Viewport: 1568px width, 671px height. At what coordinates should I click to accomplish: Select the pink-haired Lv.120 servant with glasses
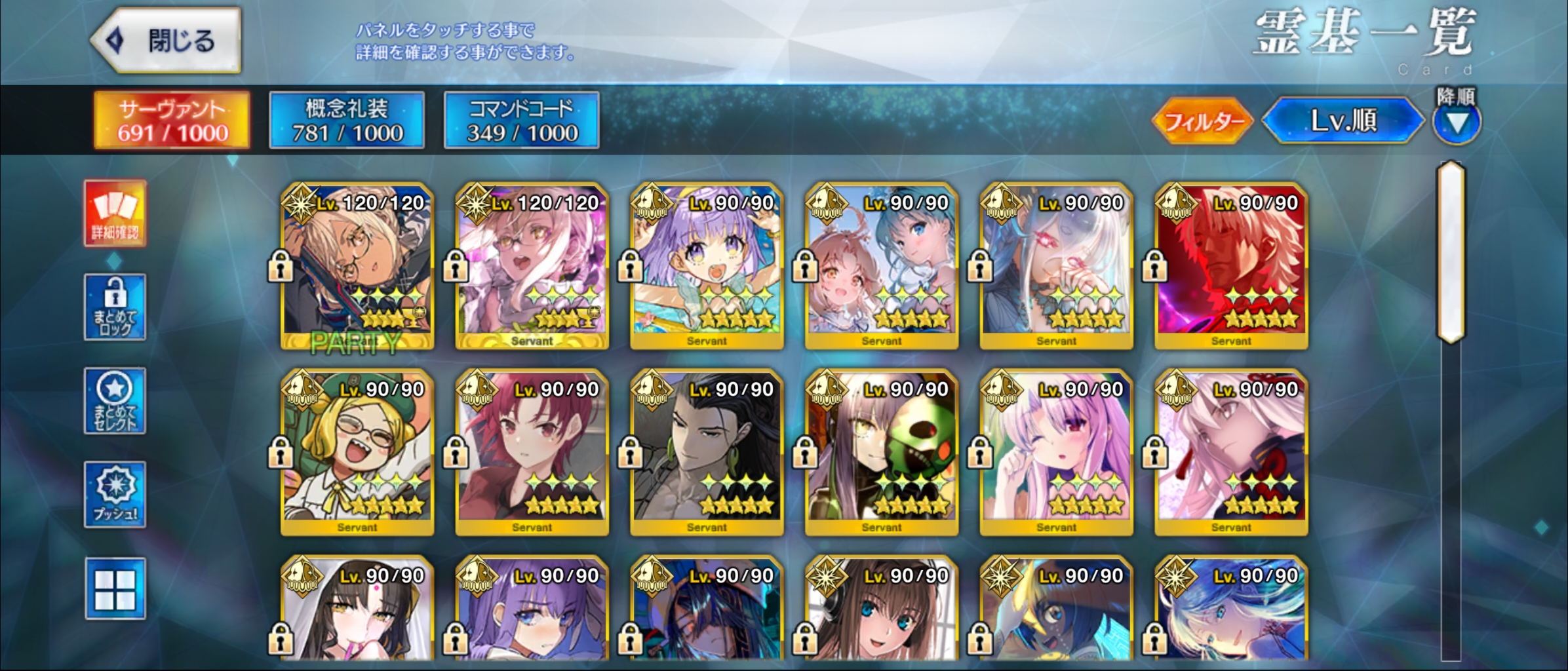(532, 265)
